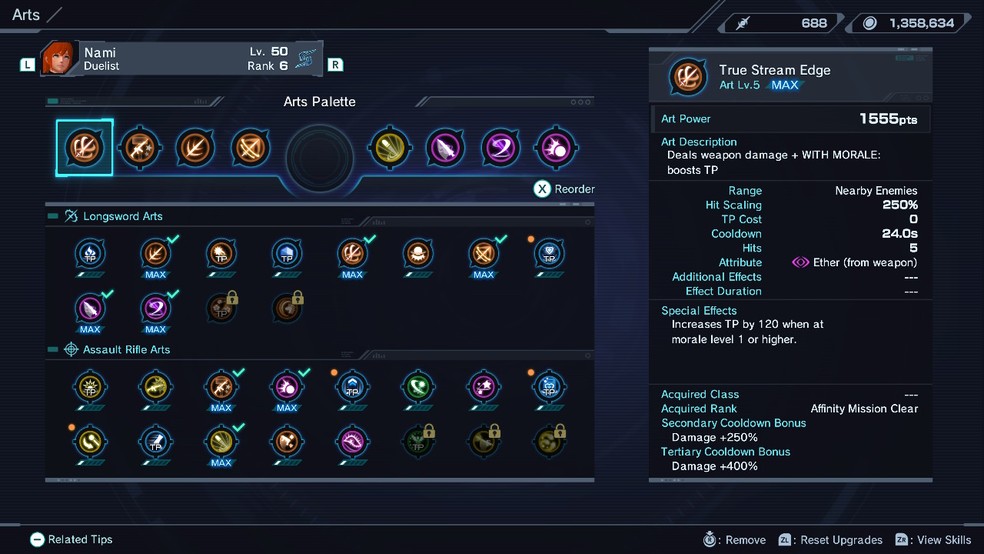
Task: Remove the selected art from palette
Action: pos(735,540)
